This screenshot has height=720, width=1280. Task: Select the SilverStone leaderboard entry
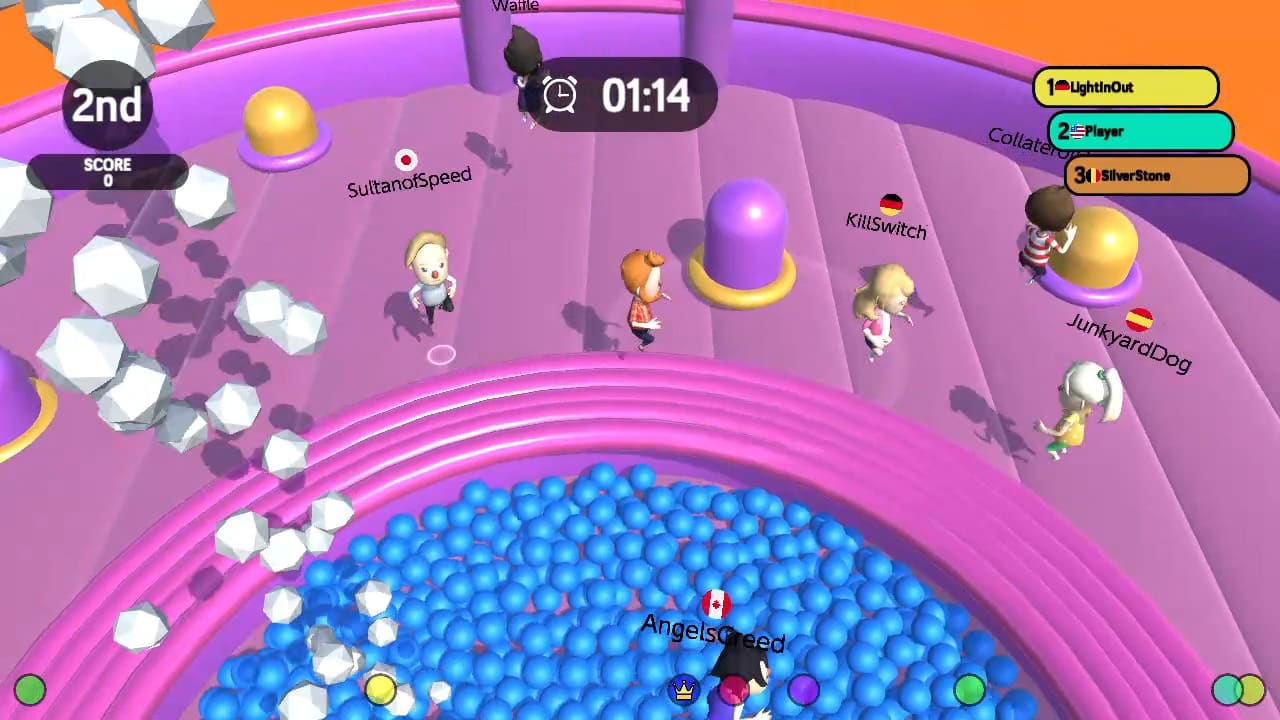click(1156, 175)
